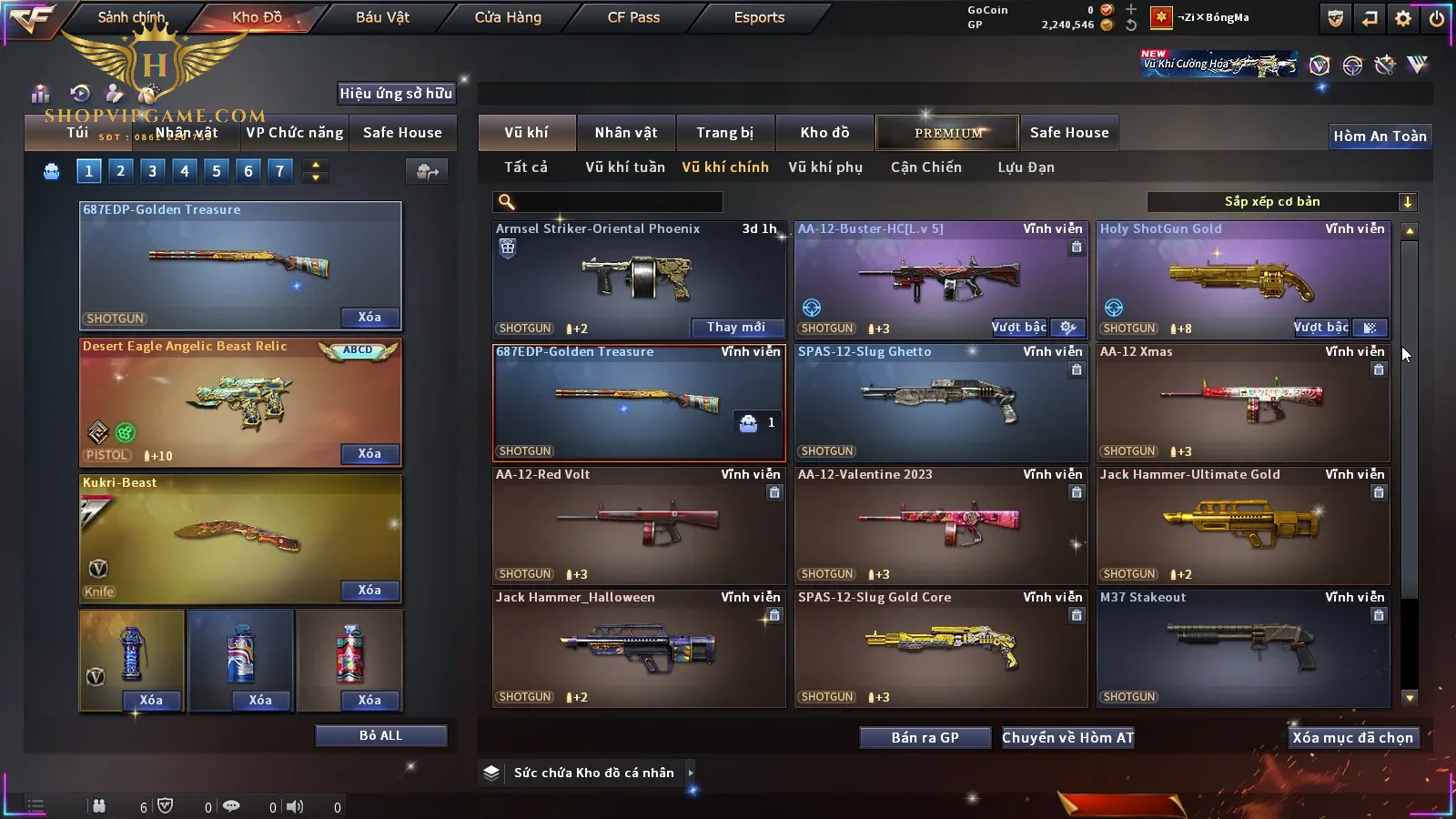This screenshot has height=819, width=1456.
Task: Open the CF Pass page
Action: click(x=633, y=17)
